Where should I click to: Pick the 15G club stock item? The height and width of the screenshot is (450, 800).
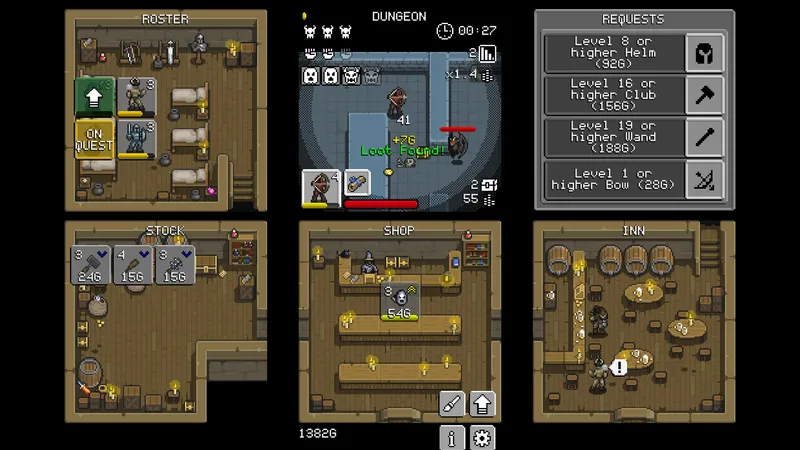coord(134,266)
